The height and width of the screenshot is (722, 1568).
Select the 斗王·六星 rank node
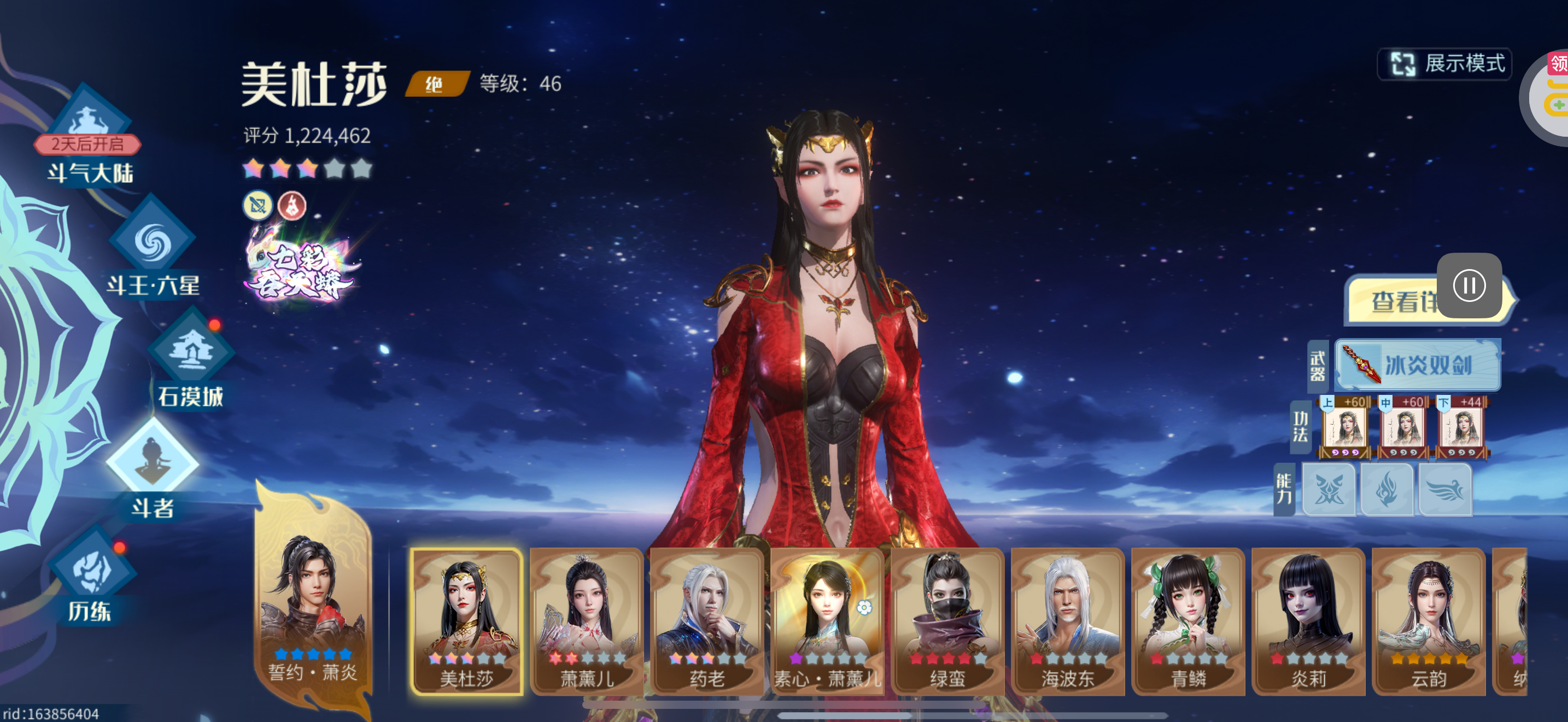(x=152, y=249)
